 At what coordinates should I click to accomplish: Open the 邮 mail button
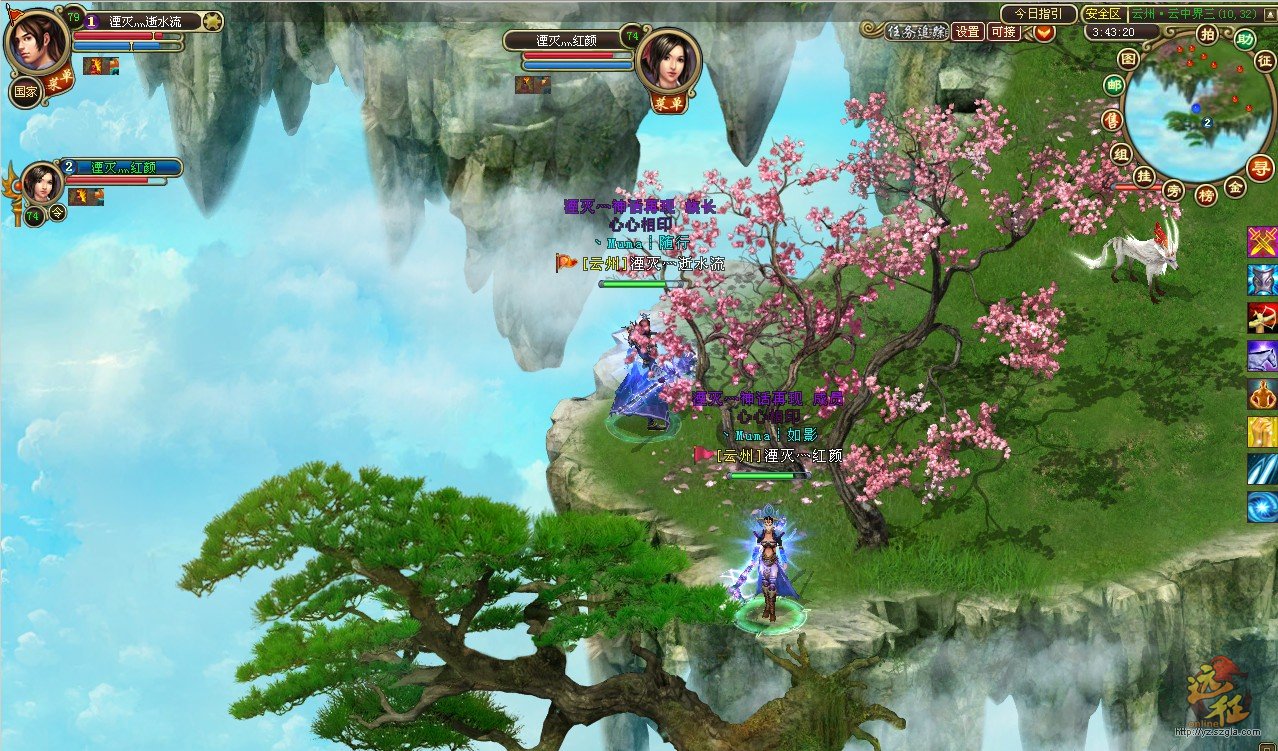[x=1114, y=85]
